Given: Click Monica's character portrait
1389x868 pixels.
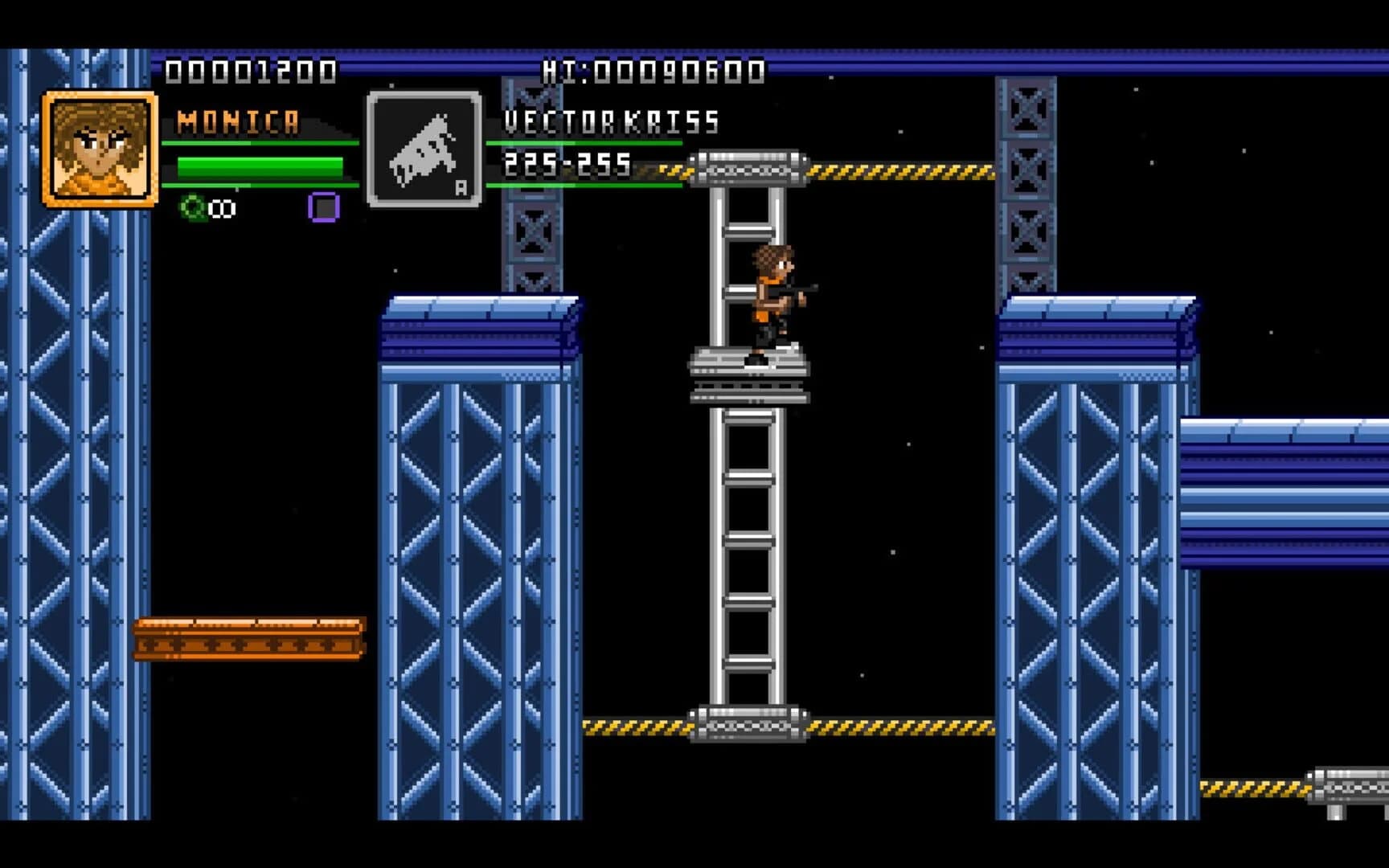Looking at the screenshot, I should 100,149.
